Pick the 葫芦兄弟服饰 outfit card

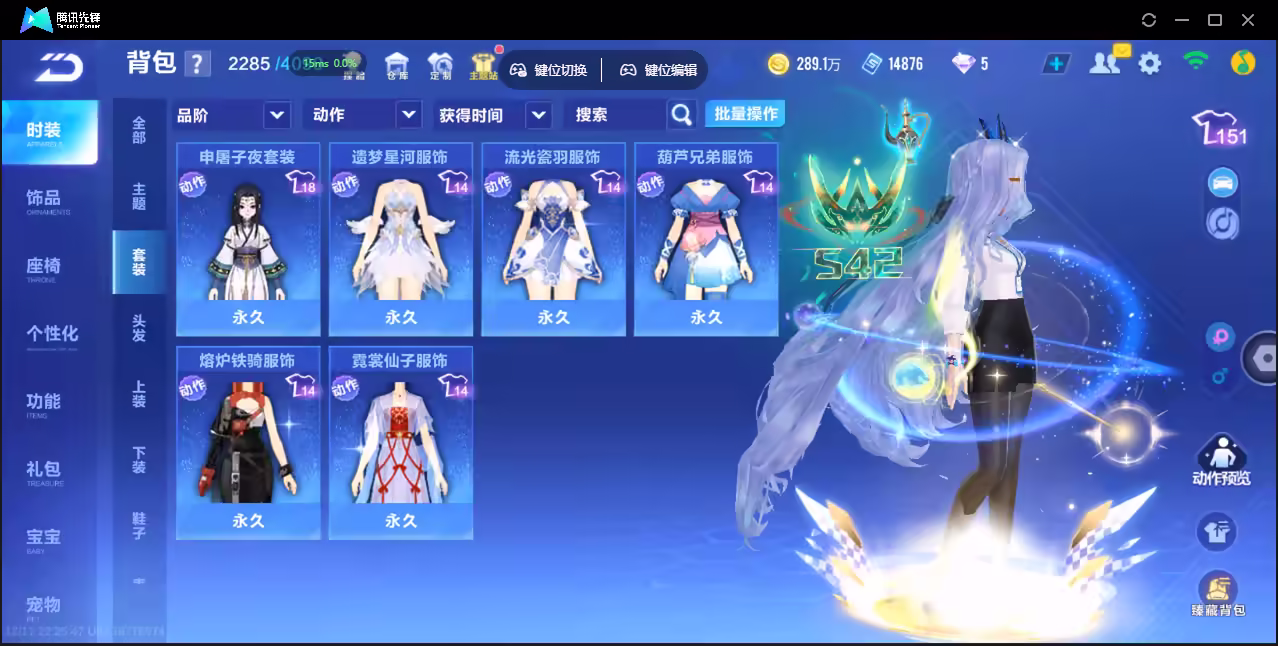pyautogui.click(x=705, y=238)
